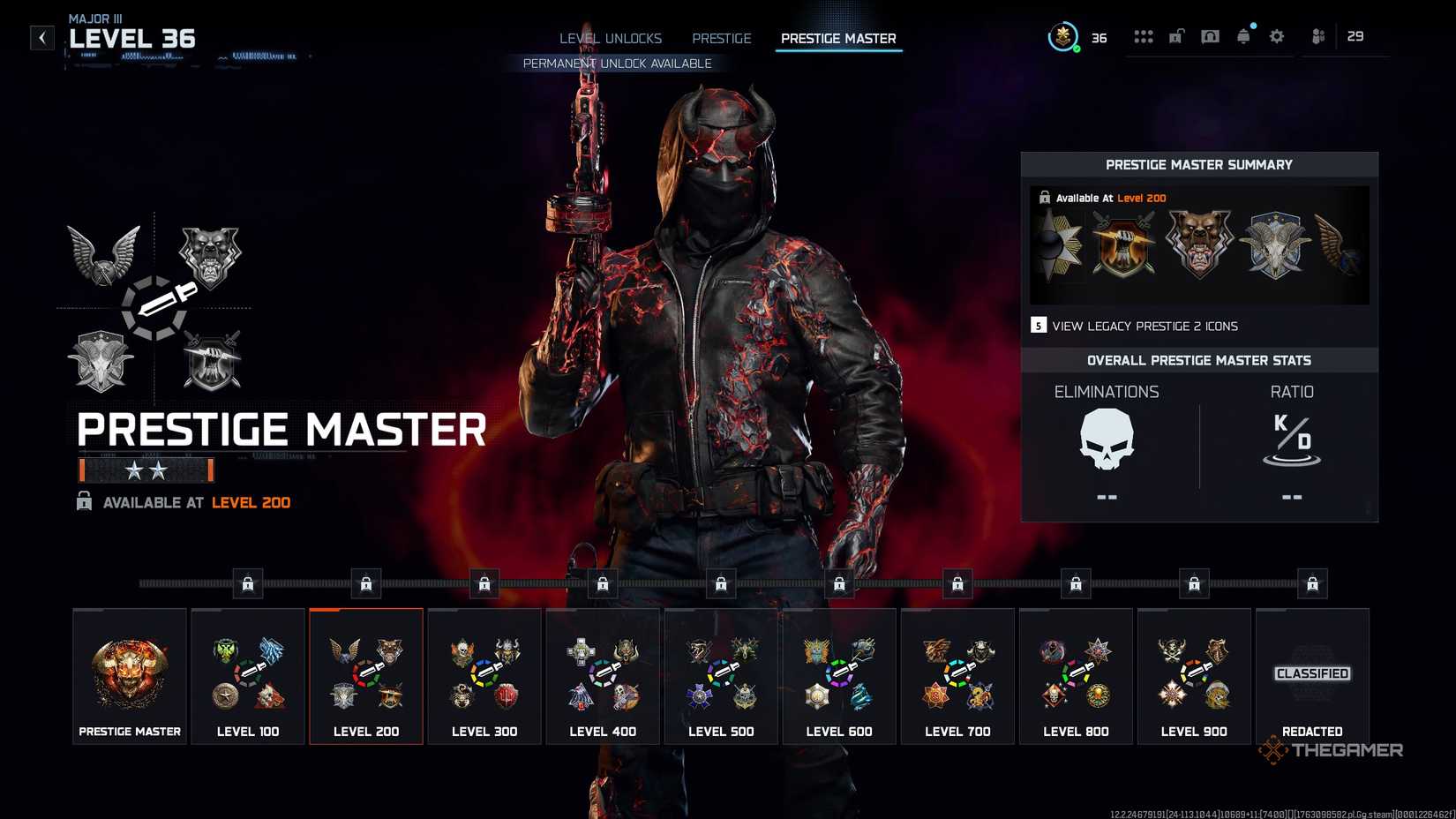Click the grid menu icon in top bar
The image size is (1456, 819).
pos(1144,36)
